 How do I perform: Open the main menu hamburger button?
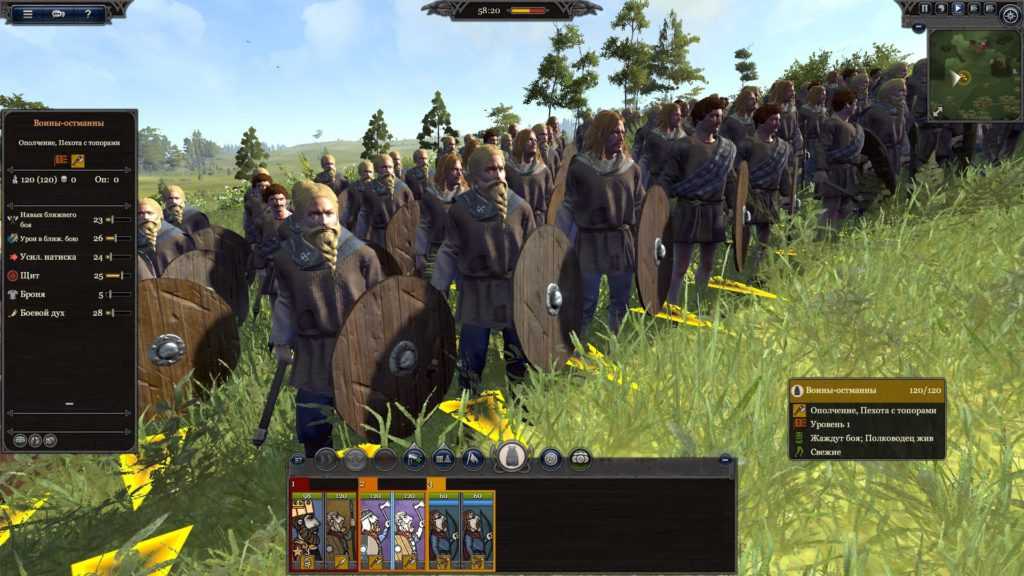point(27,14)
